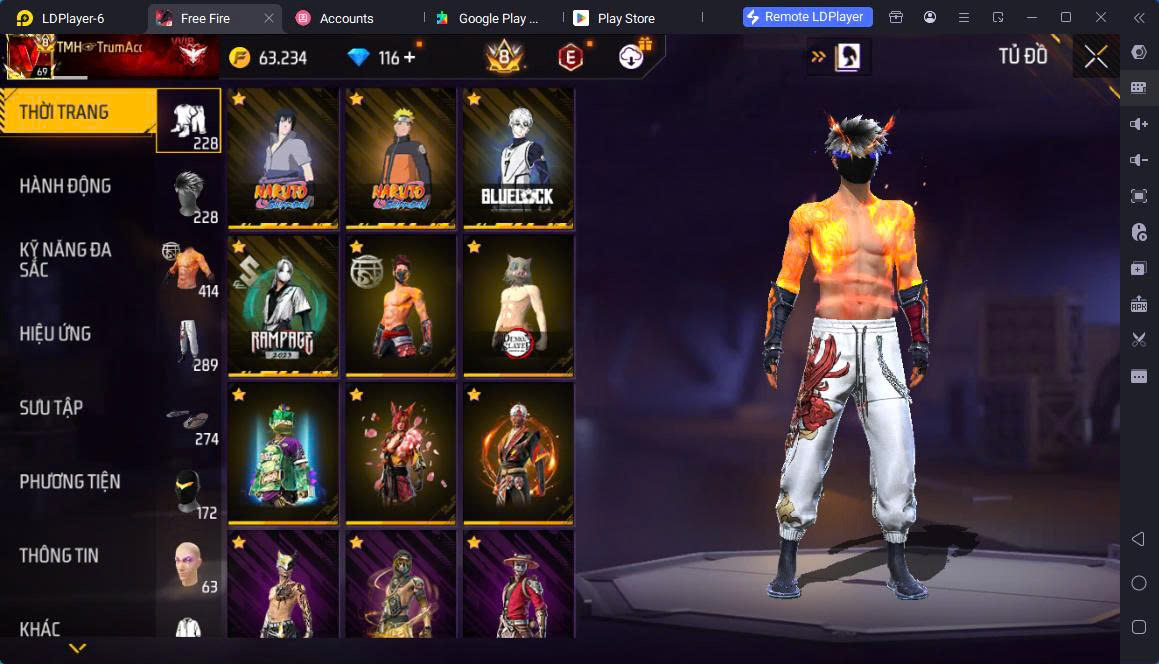
Task: Switch to the Play Store tab
Action: 625,18
